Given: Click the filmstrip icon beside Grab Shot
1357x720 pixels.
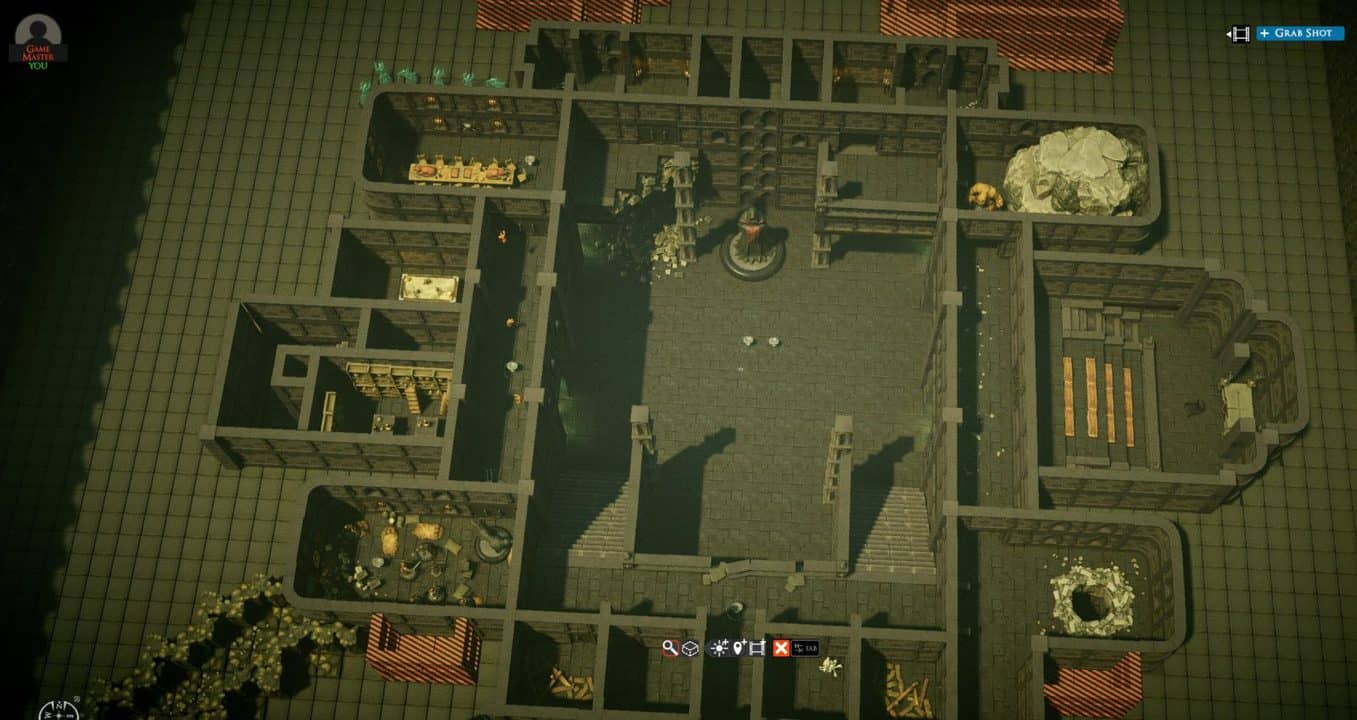Looking at the screenshot, I should 1240,33.
